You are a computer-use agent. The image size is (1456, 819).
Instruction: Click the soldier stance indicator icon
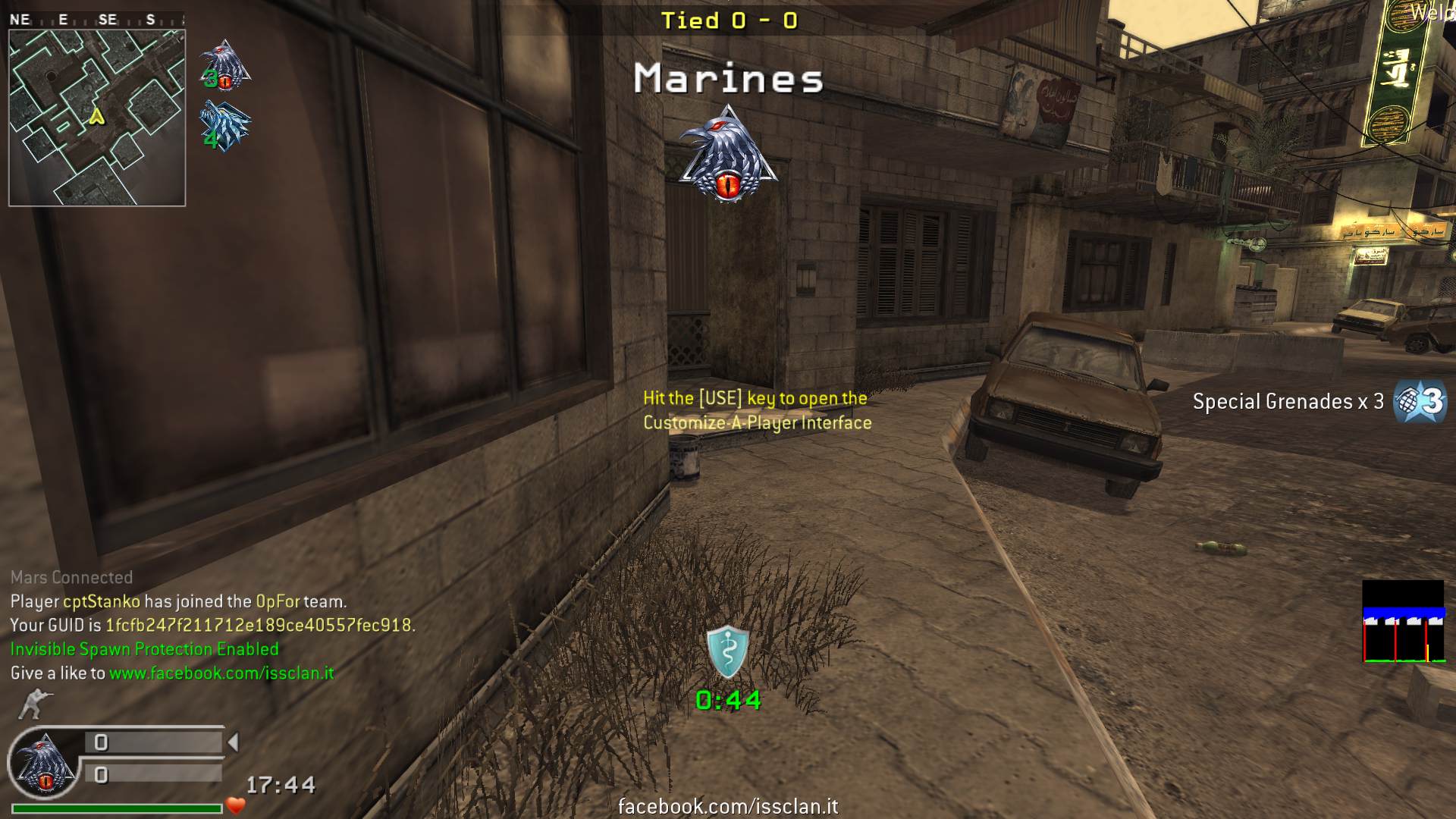[33, 704]
